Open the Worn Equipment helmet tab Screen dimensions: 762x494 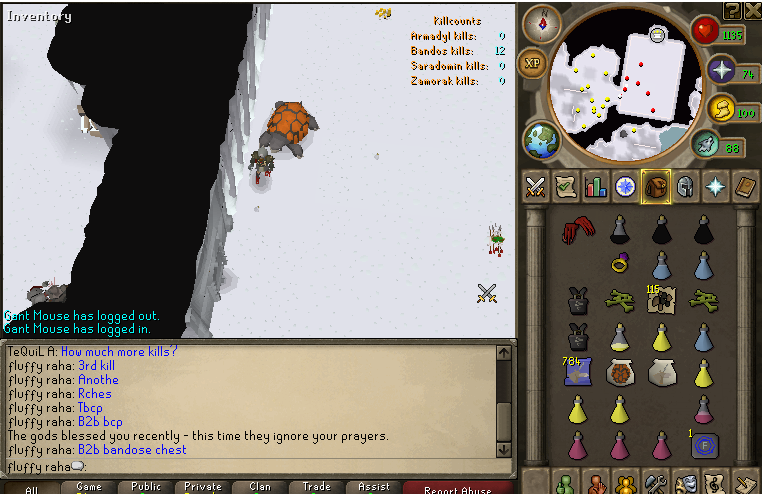click(685, 186)
